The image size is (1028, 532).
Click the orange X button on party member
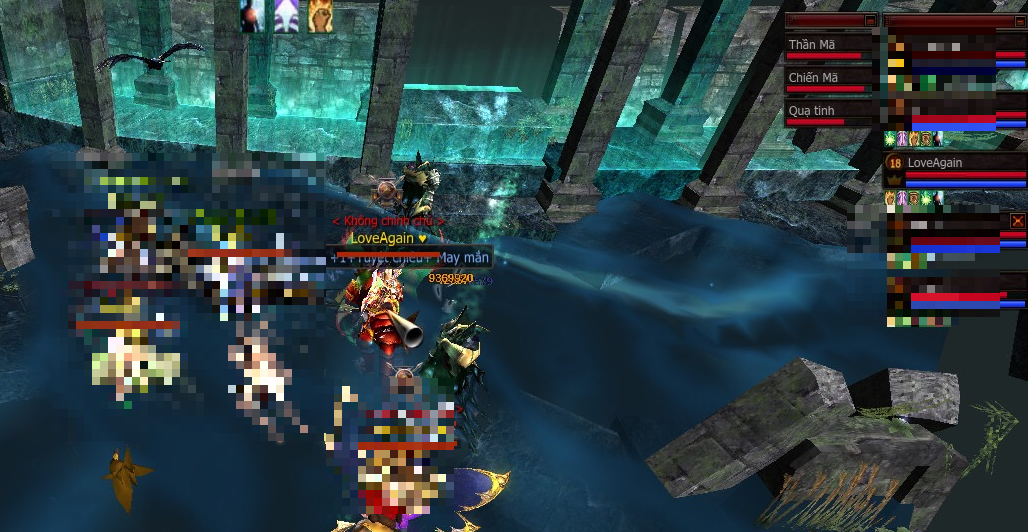(x=1018, y=220)
